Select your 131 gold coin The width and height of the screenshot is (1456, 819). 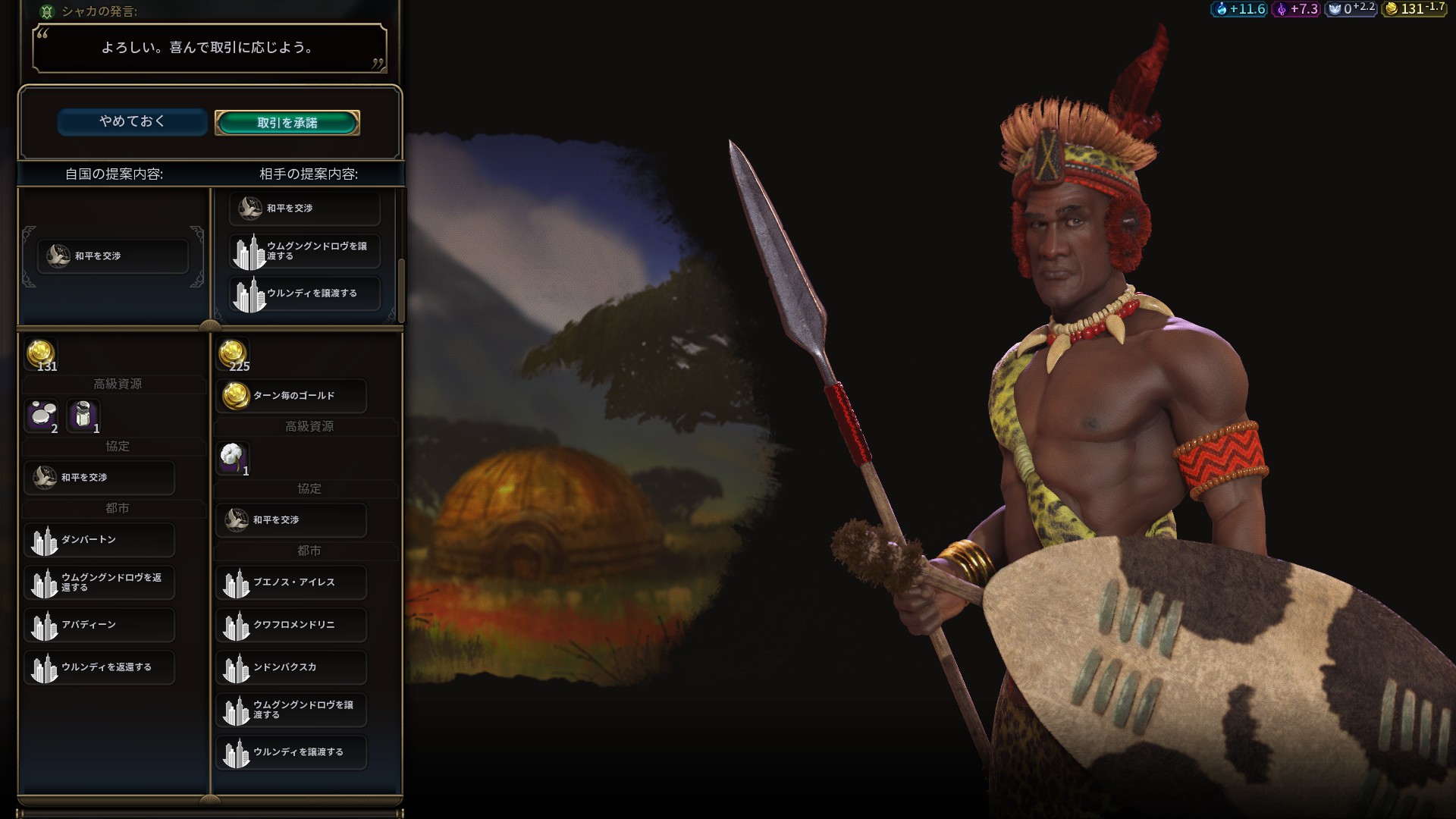[41, 353]
